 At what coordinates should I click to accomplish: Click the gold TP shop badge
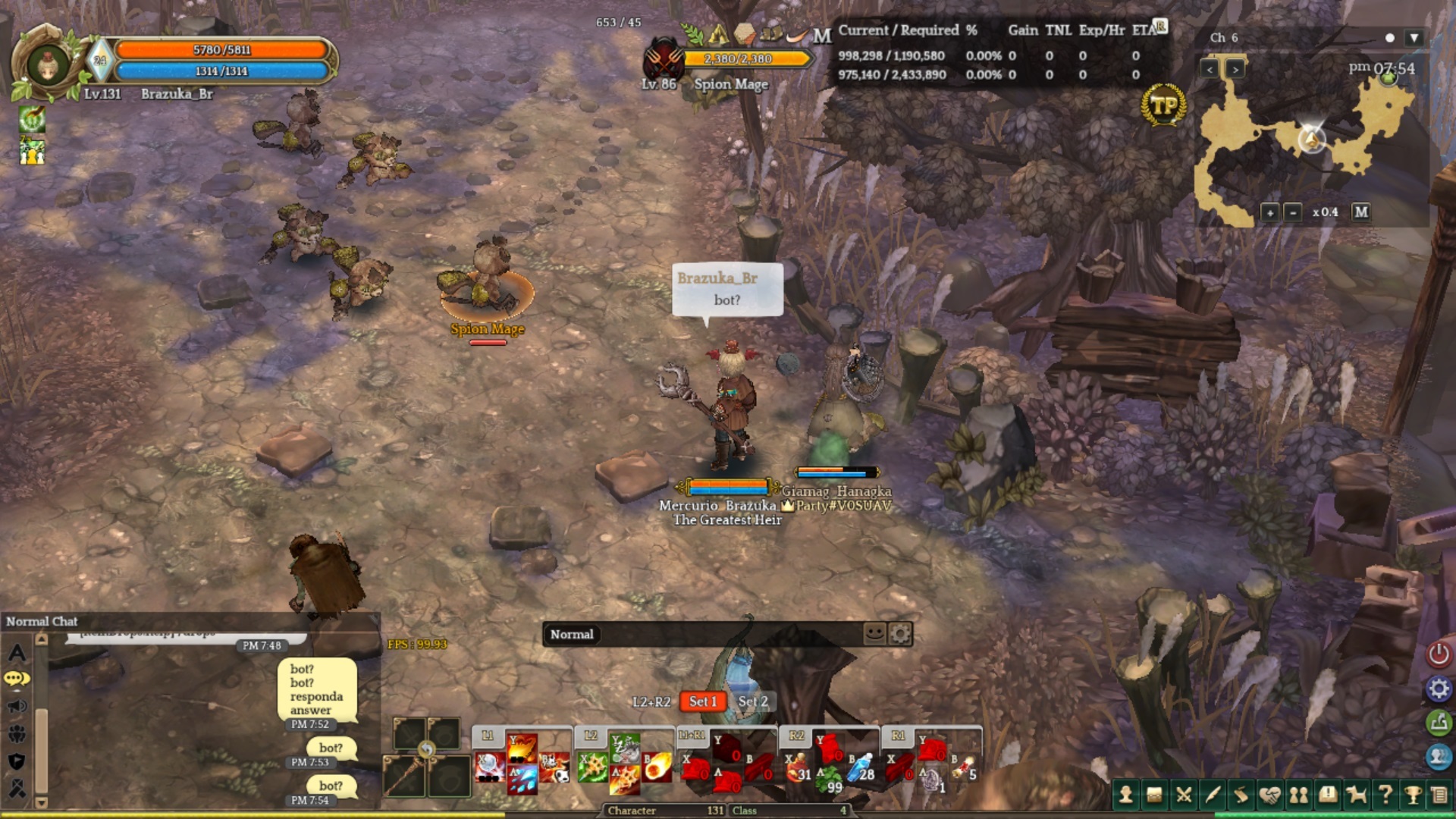tap(1163, 105)
